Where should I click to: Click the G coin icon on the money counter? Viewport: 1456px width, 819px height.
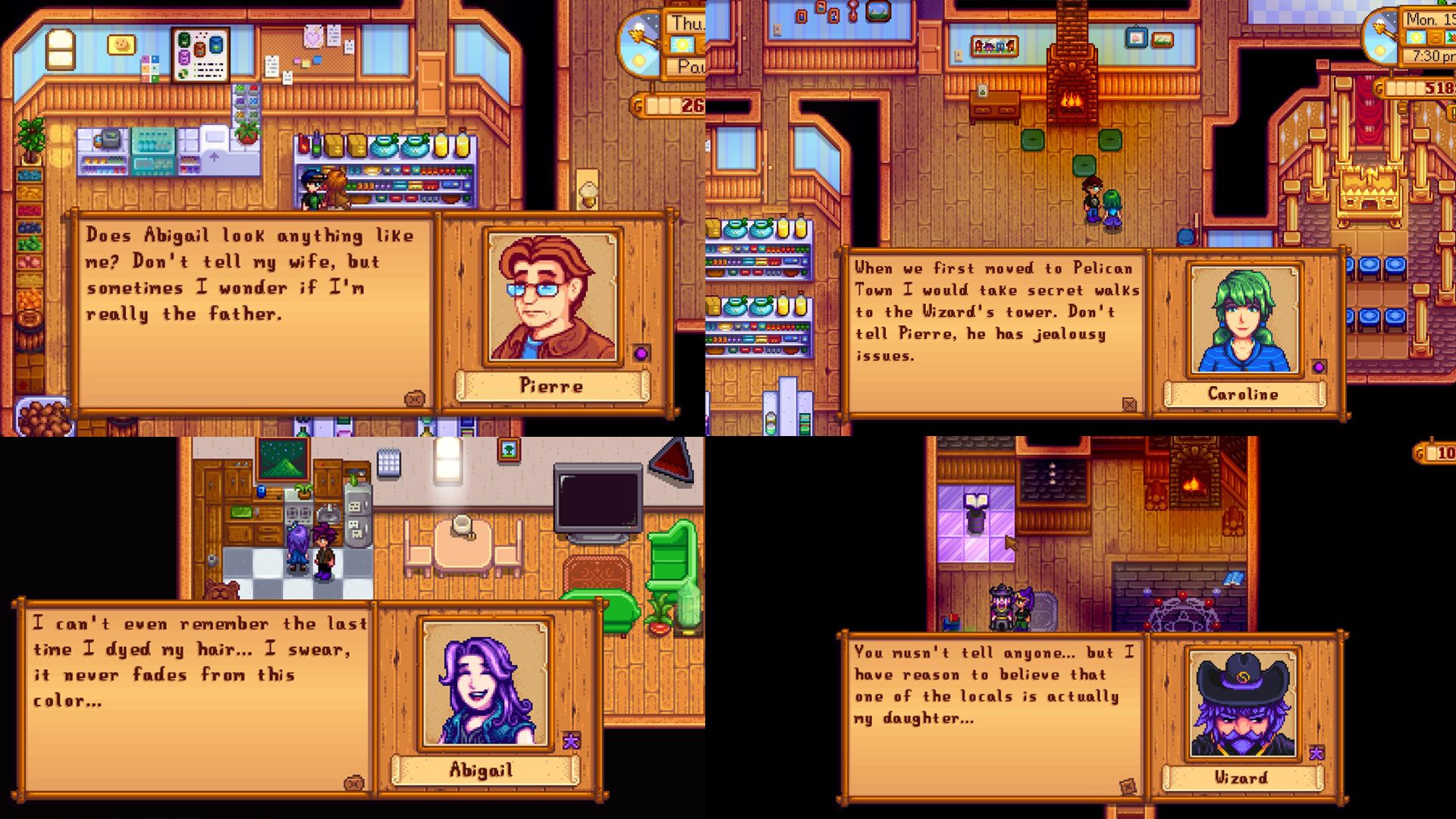(636, 102)
